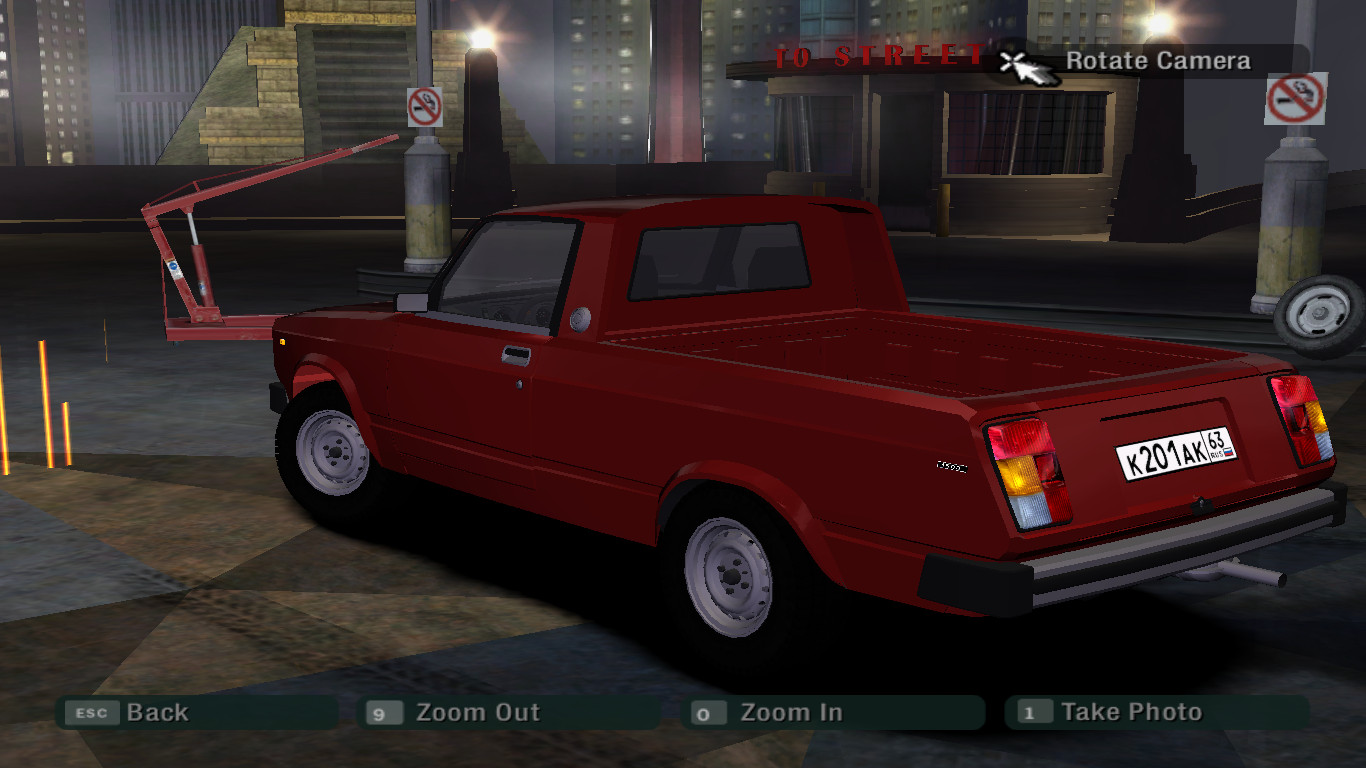Click the driver's door handle
This screenshot has height=768, width=1366.
pos(517,356)
